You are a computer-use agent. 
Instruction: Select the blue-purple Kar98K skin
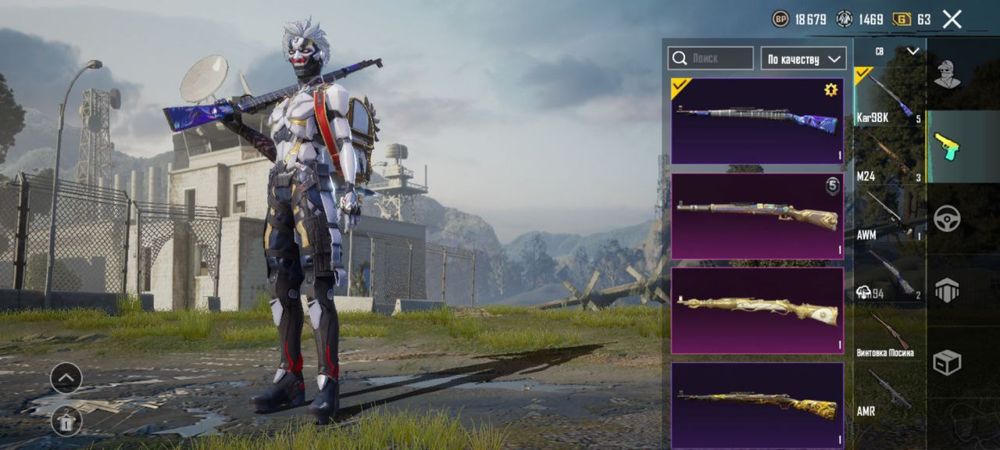(757, 122)
